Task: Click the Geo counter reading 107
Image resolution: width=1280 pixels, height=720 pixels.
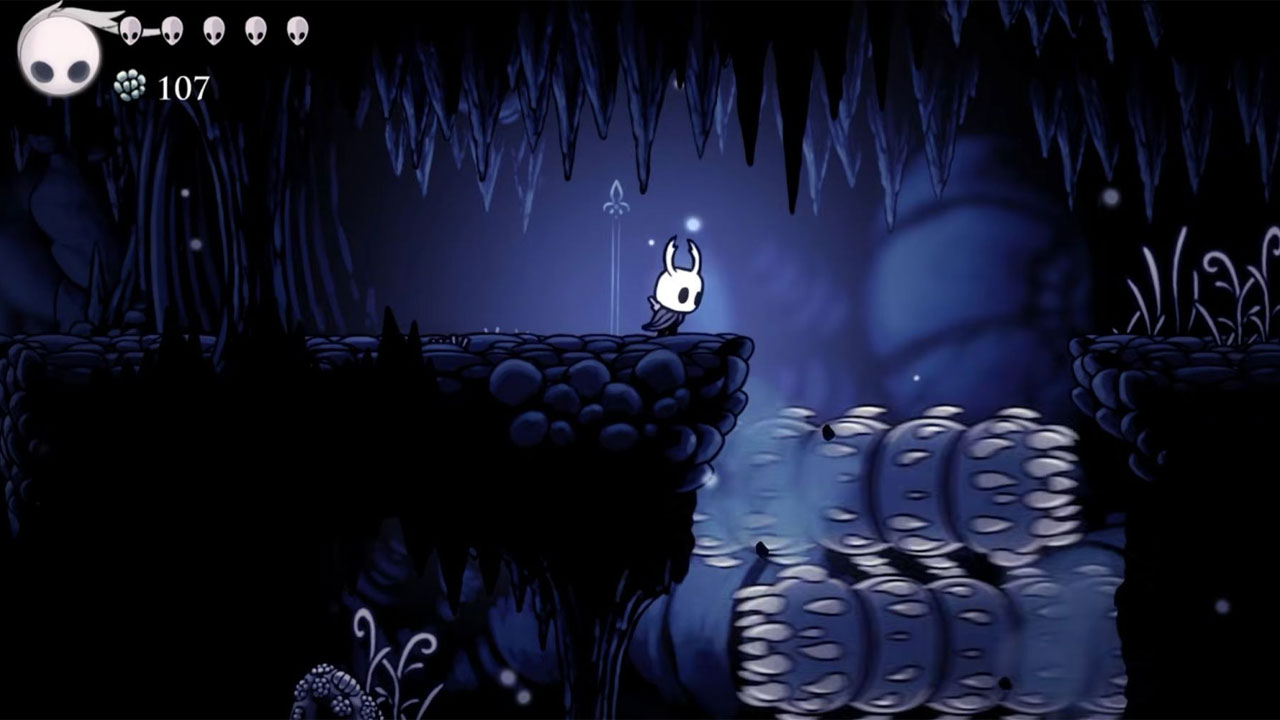Action: pos(185,85)
